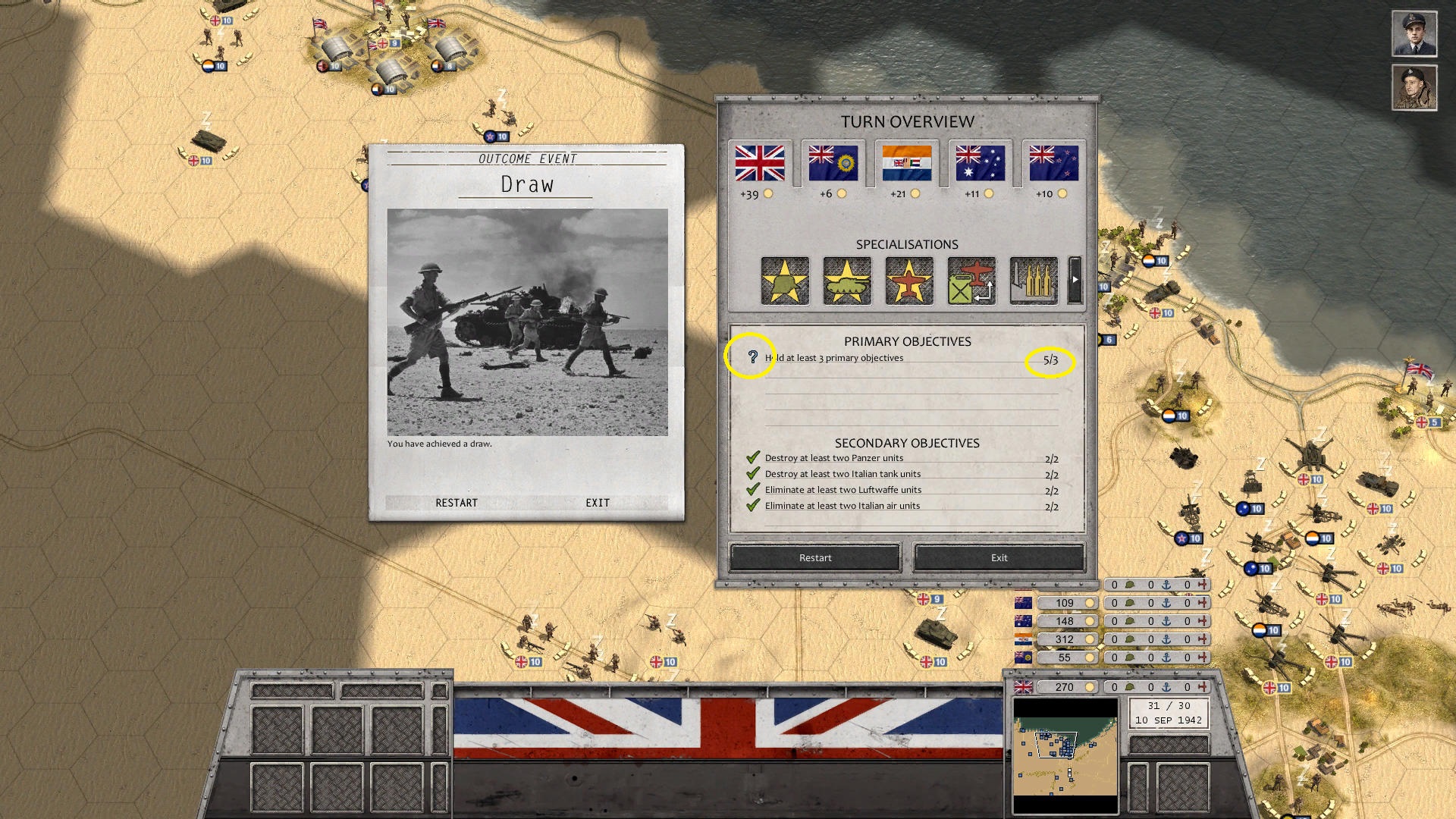
Task: Expand more specialisations with the right arrow
Action: 1075,280
